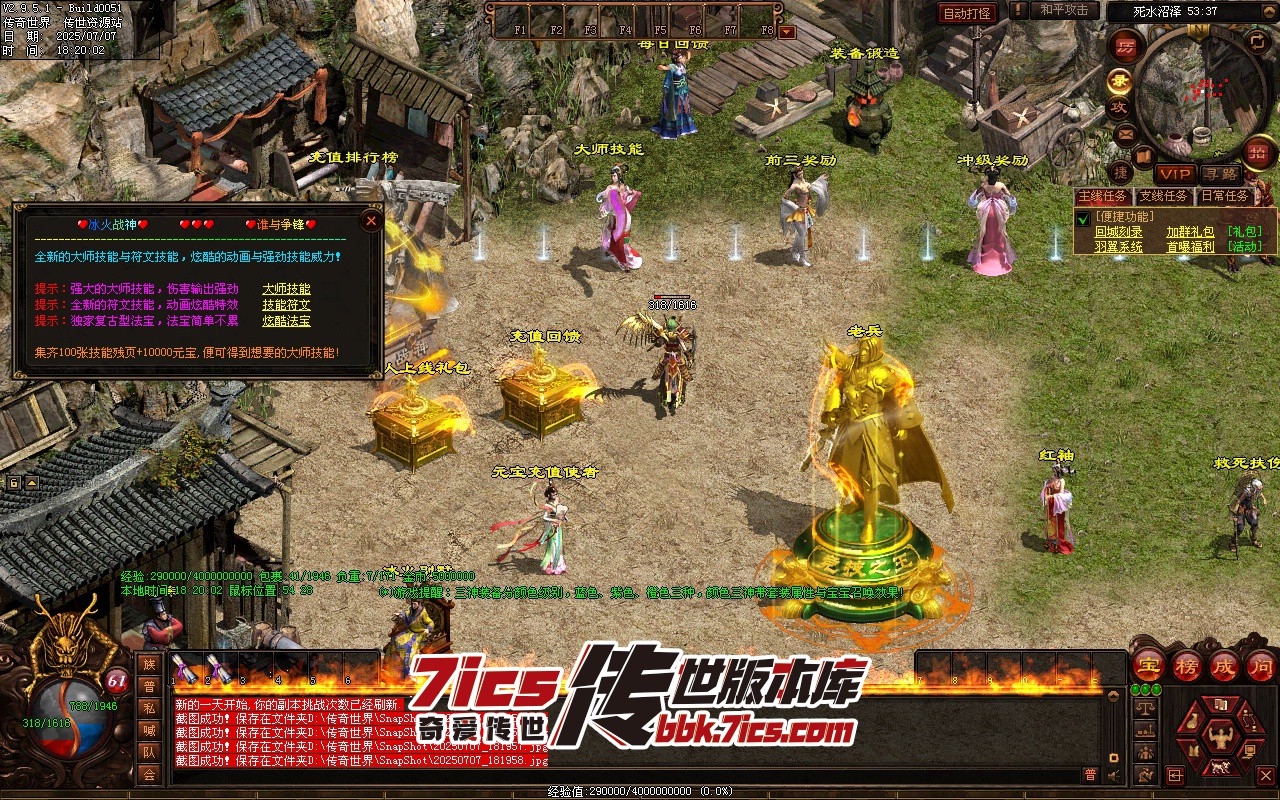Open the character muscle-figure icon

tap(1218, 739)
